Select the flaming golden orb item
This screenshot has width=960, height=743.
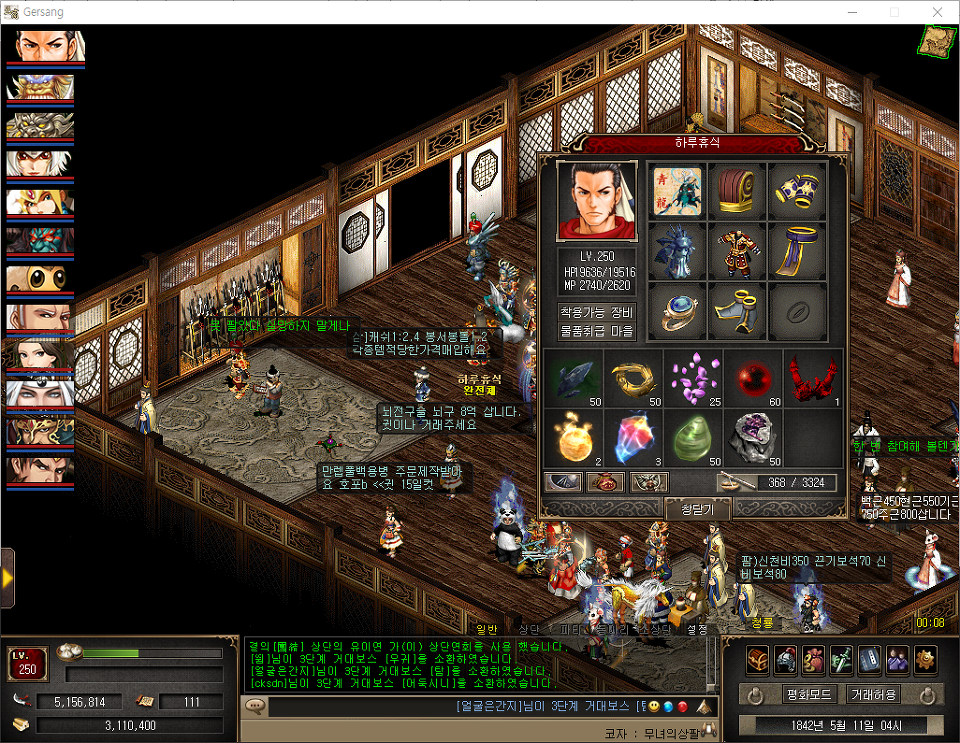click(575, 436)
